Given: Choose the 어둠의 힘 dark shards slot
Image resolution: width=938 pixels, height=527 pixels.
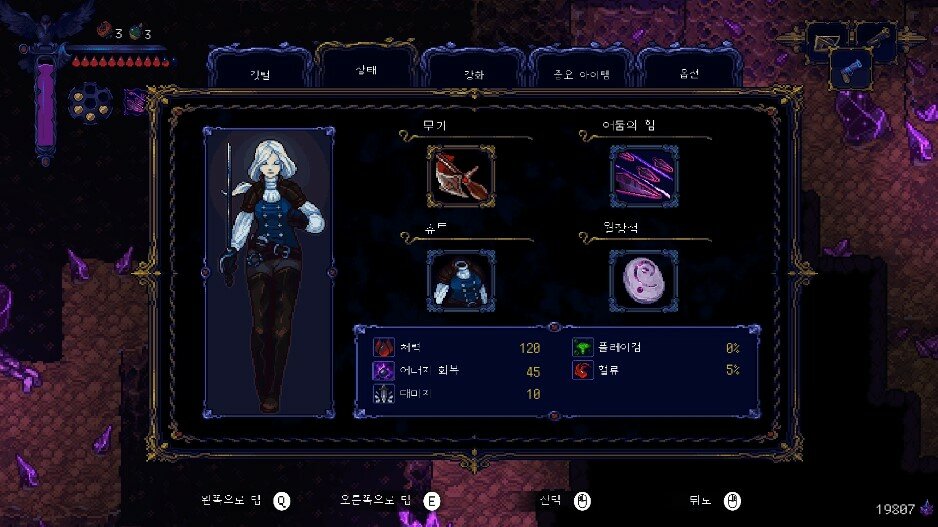Looking at the screenshot, I should coord(643,177).
